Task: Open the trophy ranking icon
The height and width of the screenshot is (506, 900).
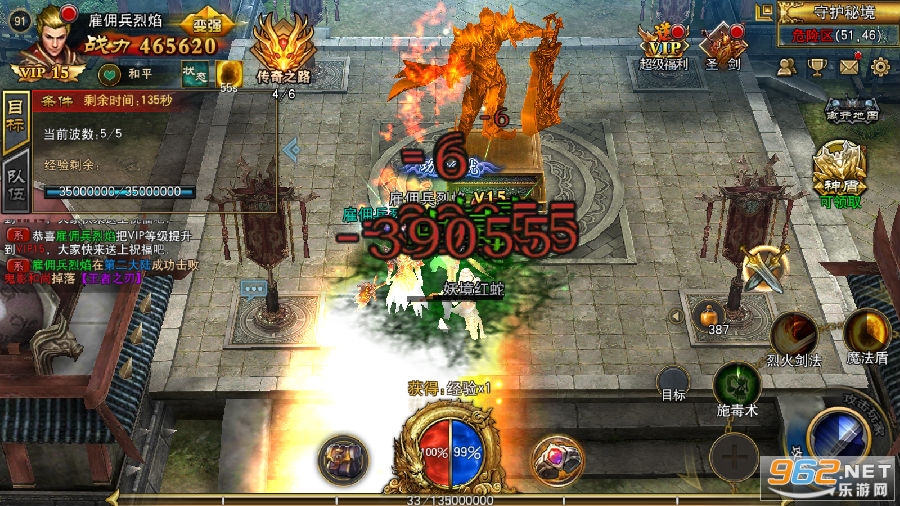Action: pyautogui.click(x=818, y=67)
